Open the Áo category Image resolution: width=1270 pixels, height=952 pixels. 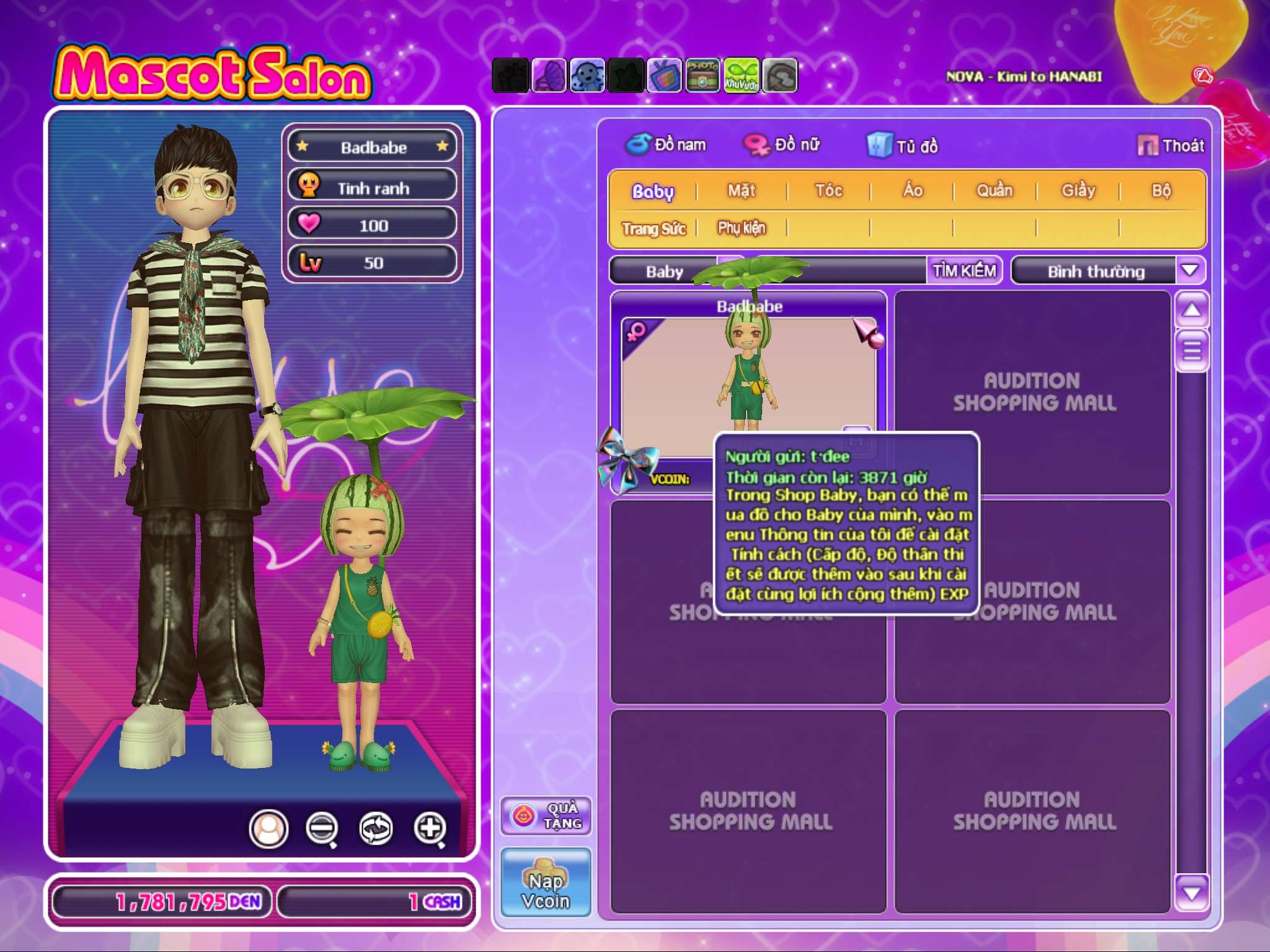click(912, 191)
